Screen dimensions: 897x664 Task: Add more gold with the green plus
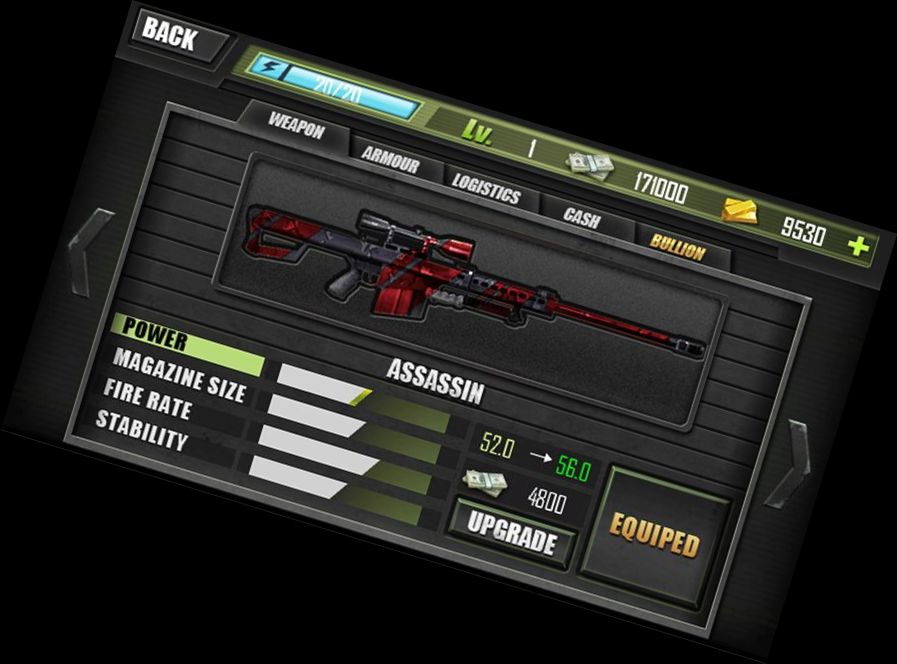[x=857, y=247]
